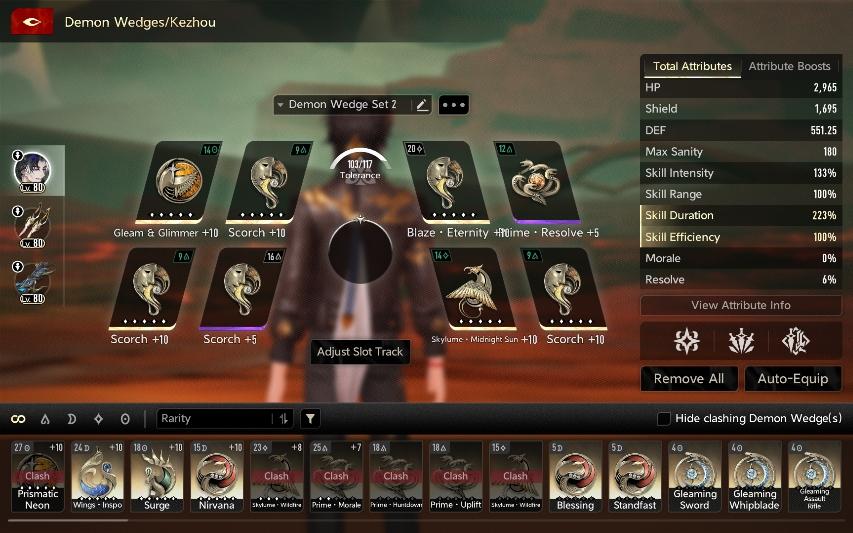Open the three-dot more options menu
853x533 pixels.
(453, 105)
